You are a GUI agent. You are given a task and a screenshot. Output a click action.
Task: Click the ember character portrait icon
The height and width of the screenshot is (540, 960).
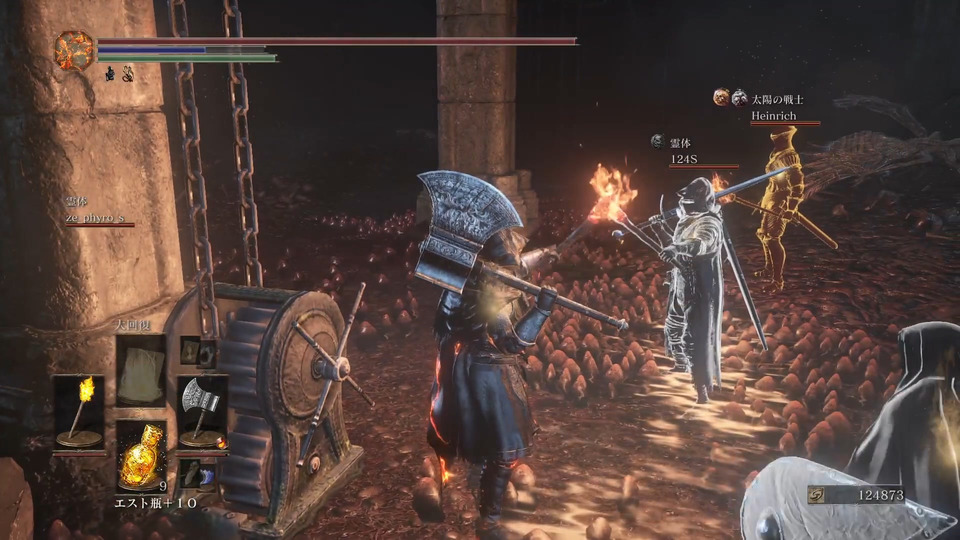point(74,51)
